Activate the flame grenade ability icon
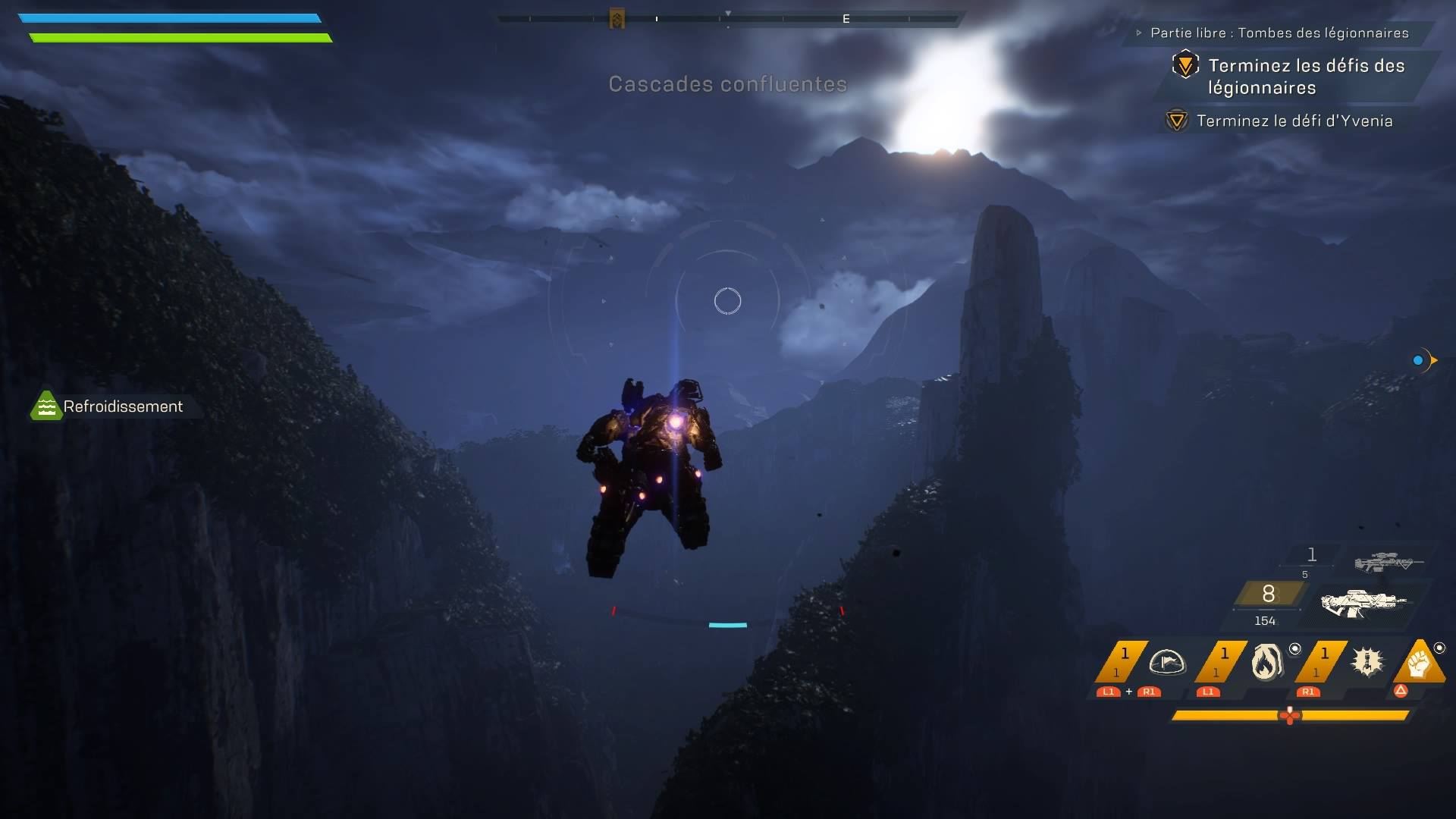This screenshot has width=1456, height=819. pyautogui.click(x=1266, y=662)
